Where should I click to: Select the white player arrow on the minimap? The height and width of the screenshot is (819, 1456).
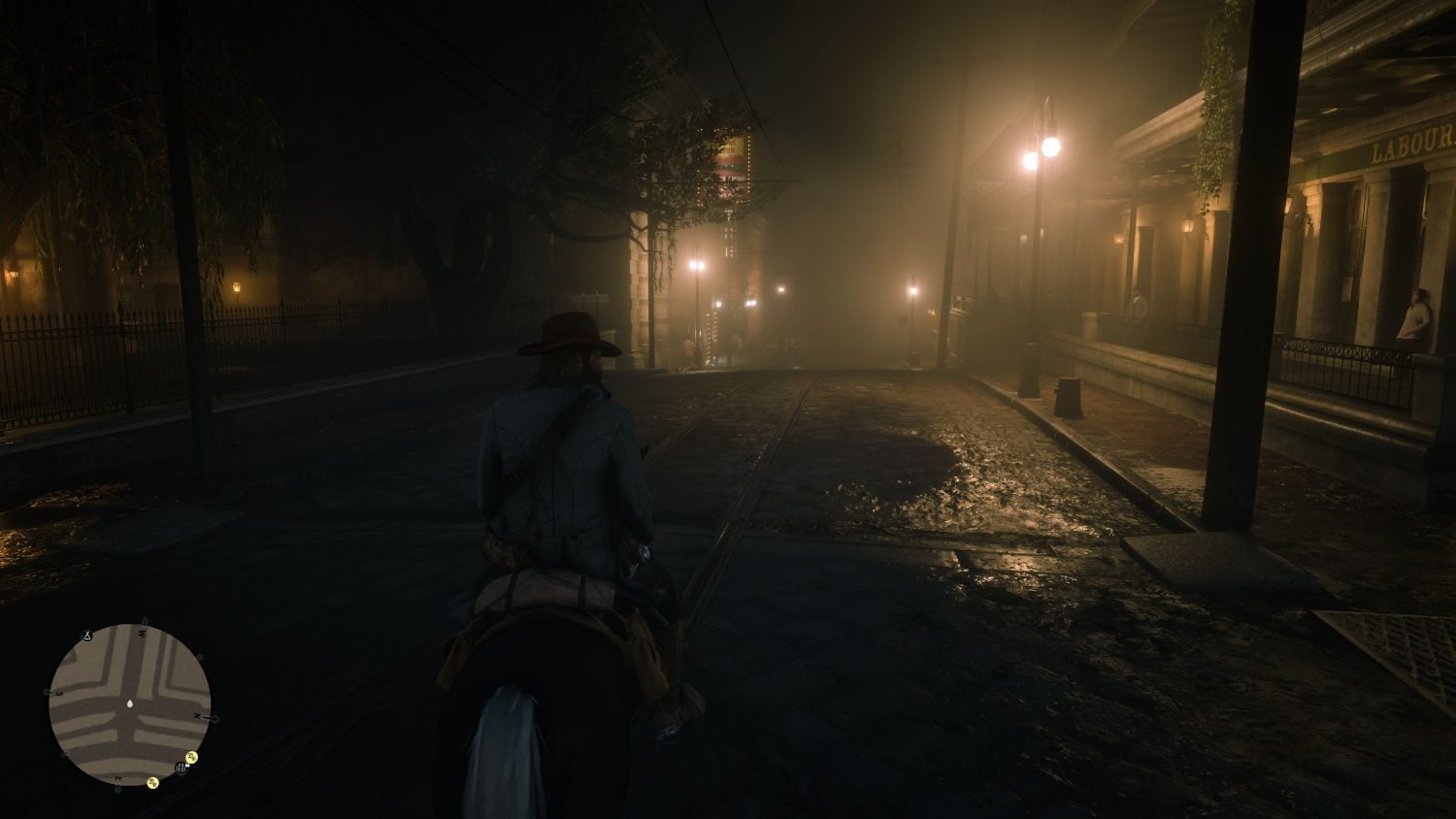click(129, 704)
